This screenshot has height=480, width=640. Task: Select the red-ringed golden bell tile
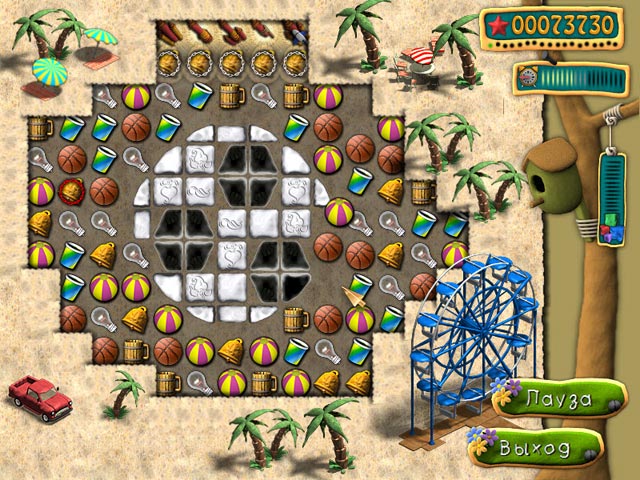pyautogui.click(x=72, y=191)
